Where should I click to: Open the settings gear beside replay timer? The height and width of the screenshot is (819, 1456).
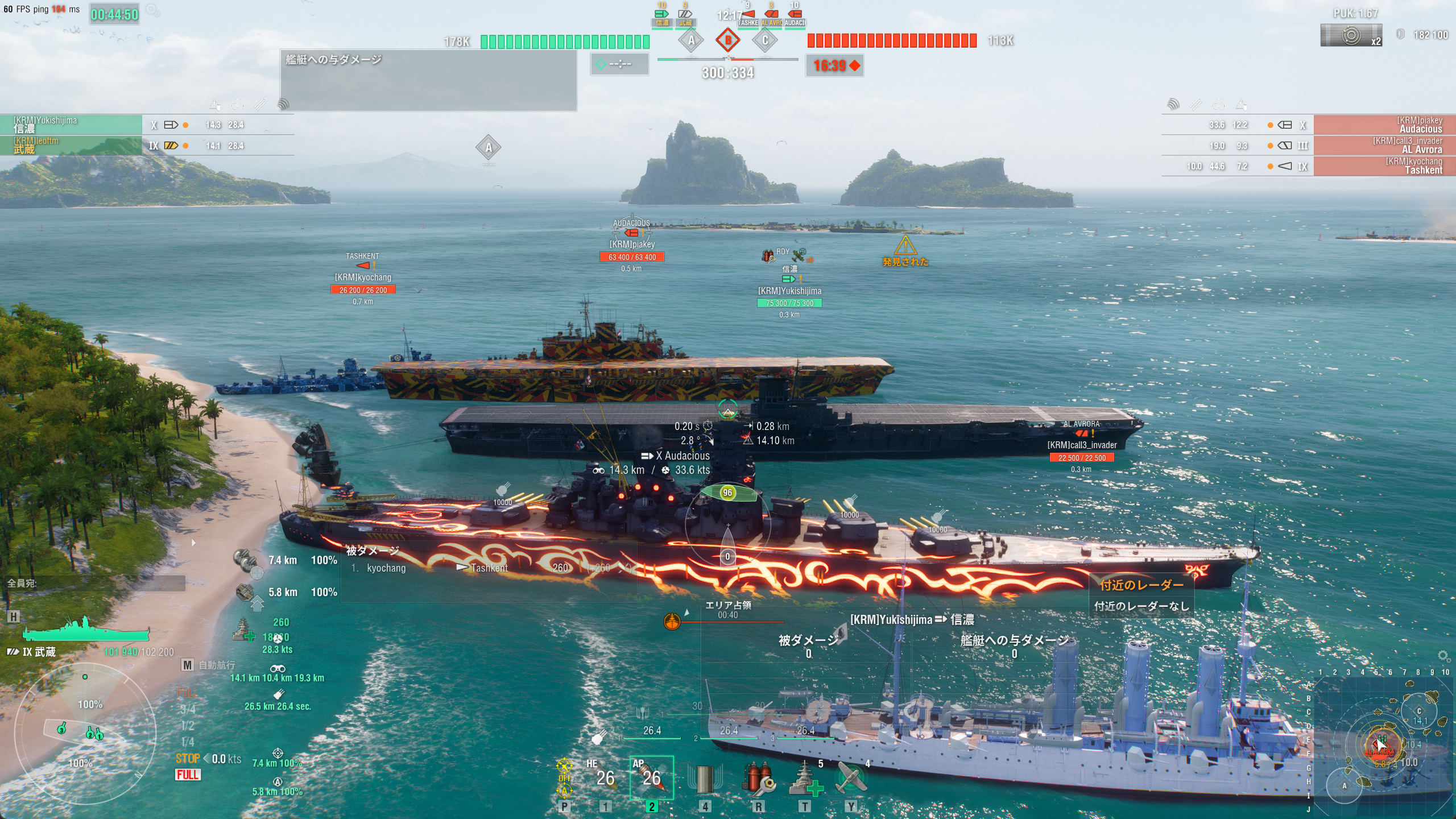click(x=152, y=10)
